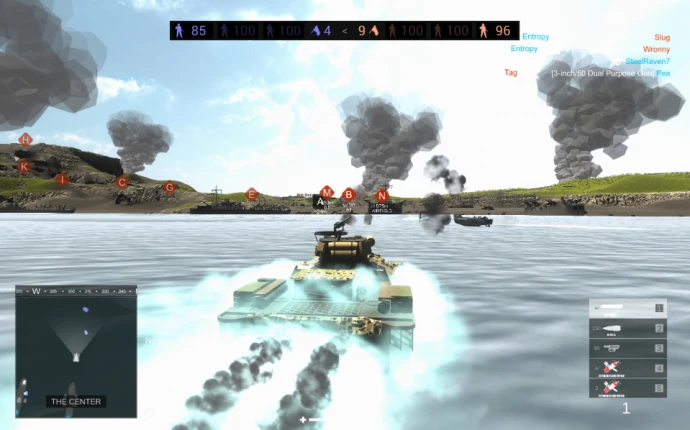Select the red M objective marker
The width and height of the screenshot is (690, 430).
click(x=326, y=191)
